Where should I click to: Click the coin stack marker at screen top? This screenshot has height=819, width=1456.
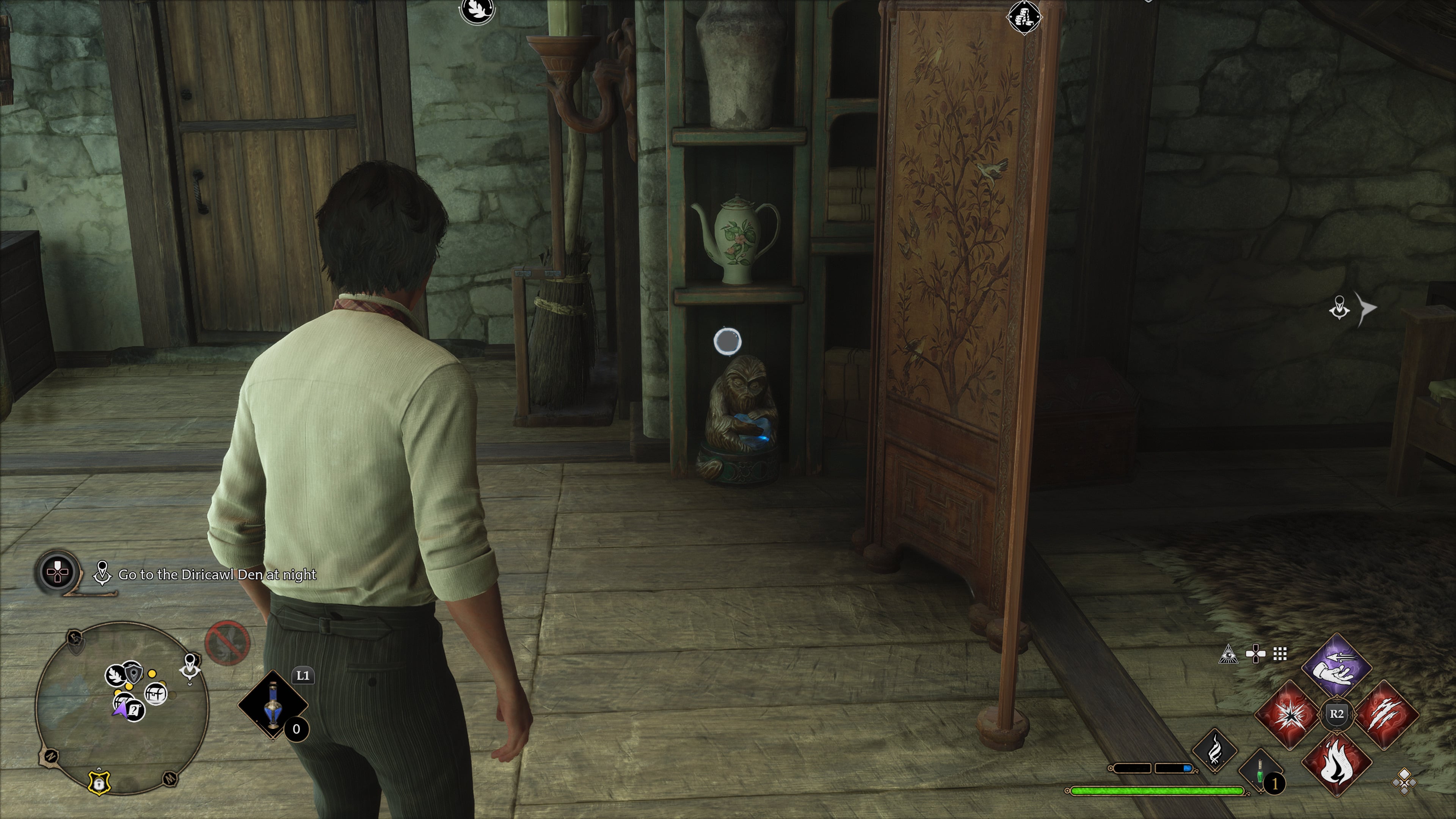pos(1024,17)
